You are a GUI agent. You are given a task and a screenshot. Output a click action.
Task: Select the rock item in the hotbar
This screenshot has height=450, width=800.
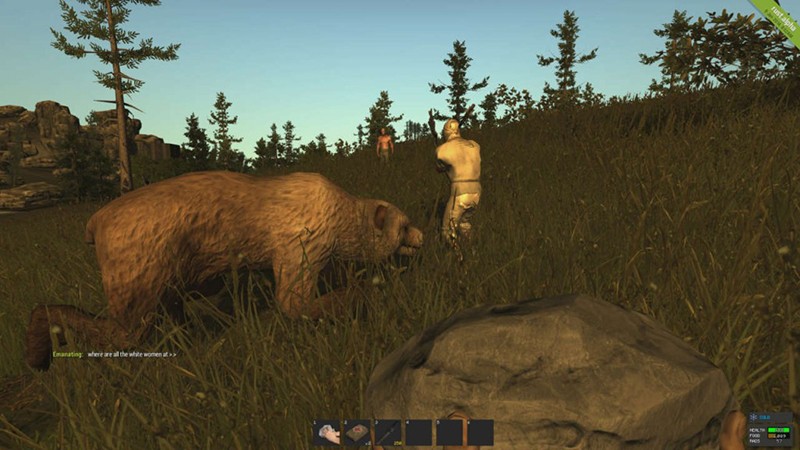click(327, 432)
